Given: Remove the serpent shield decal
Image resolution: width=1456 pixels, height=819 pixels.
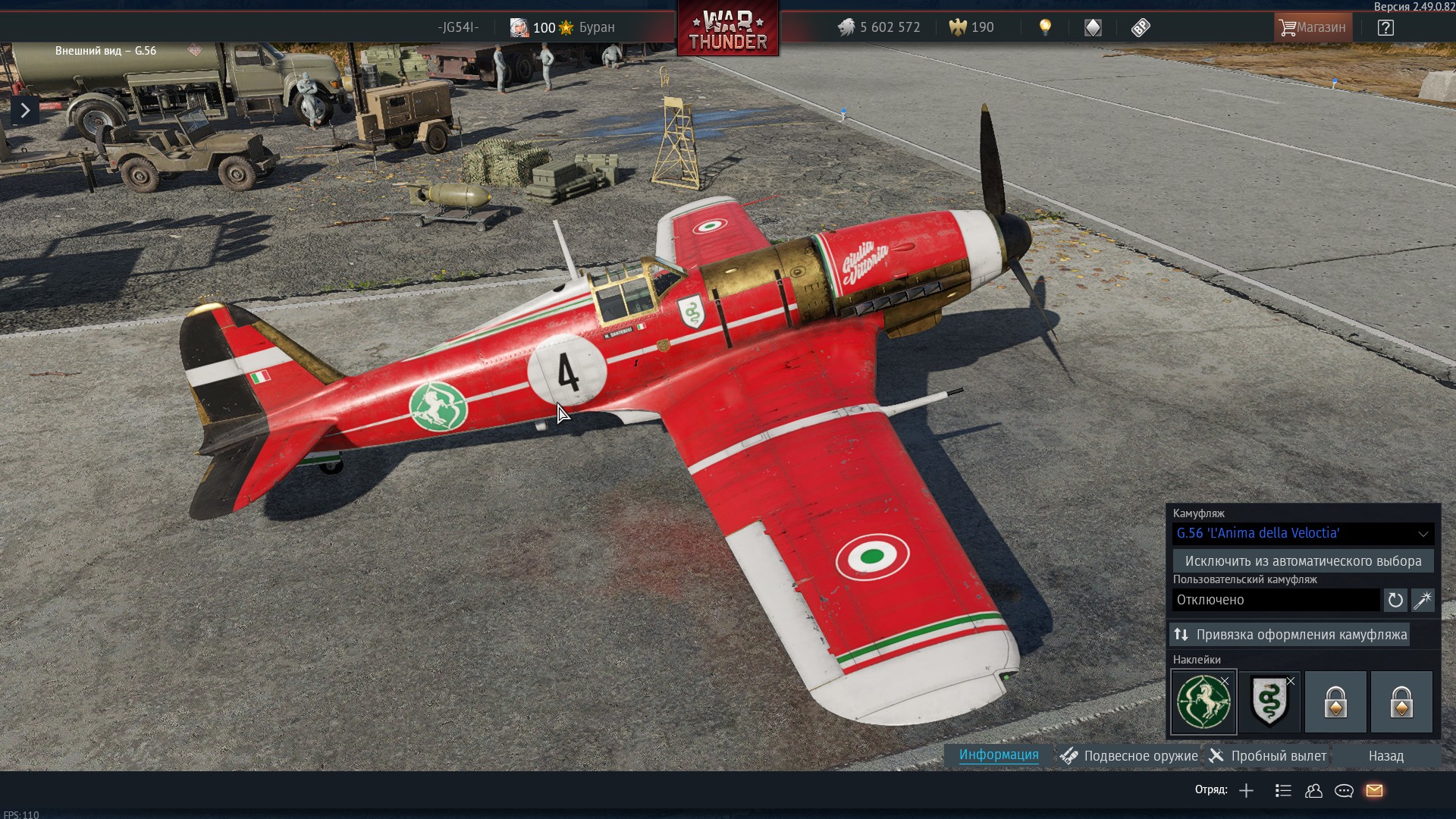Looking at the screenshot, I should (x=1291, y=681).
